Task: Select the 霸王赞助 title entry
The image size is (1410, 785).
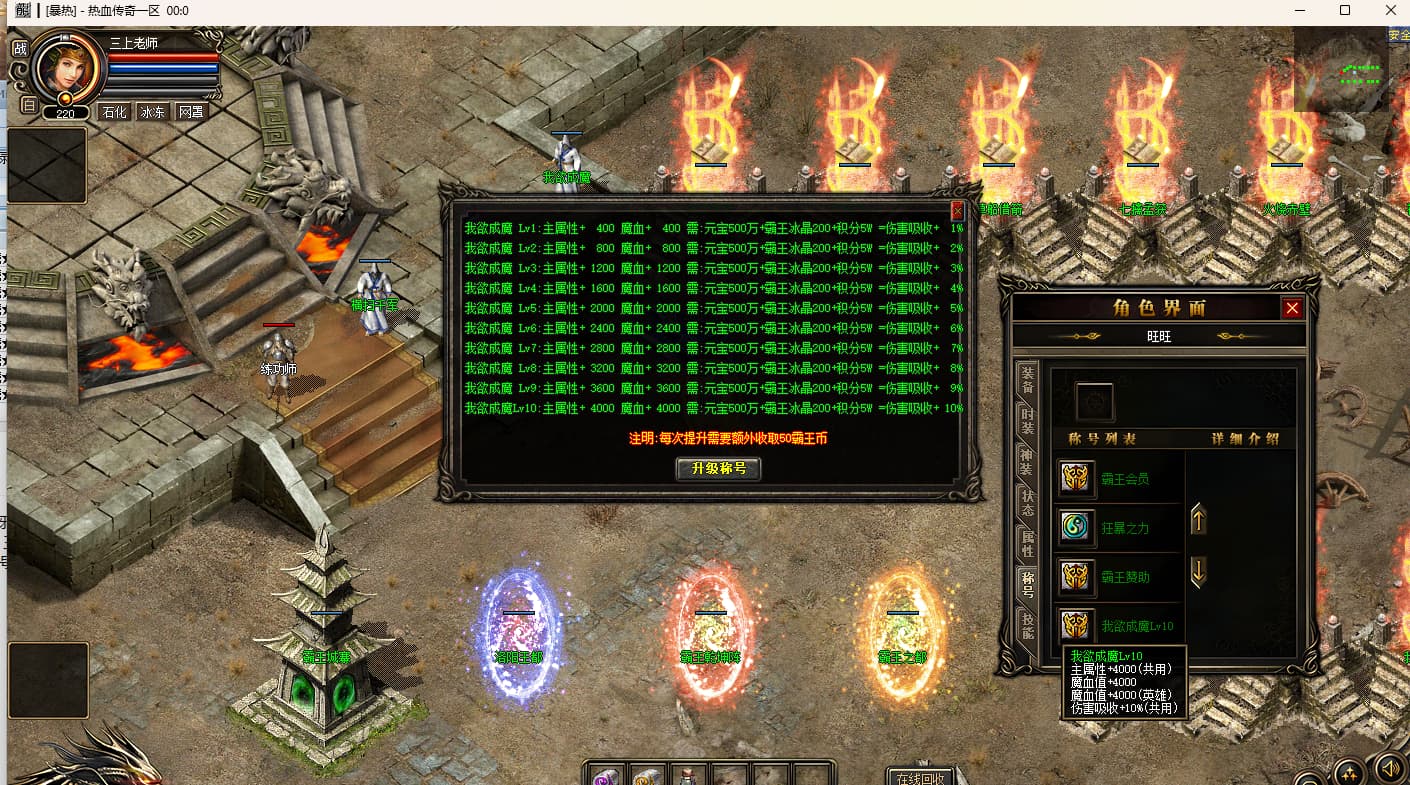Action: tap(1125, 577)
